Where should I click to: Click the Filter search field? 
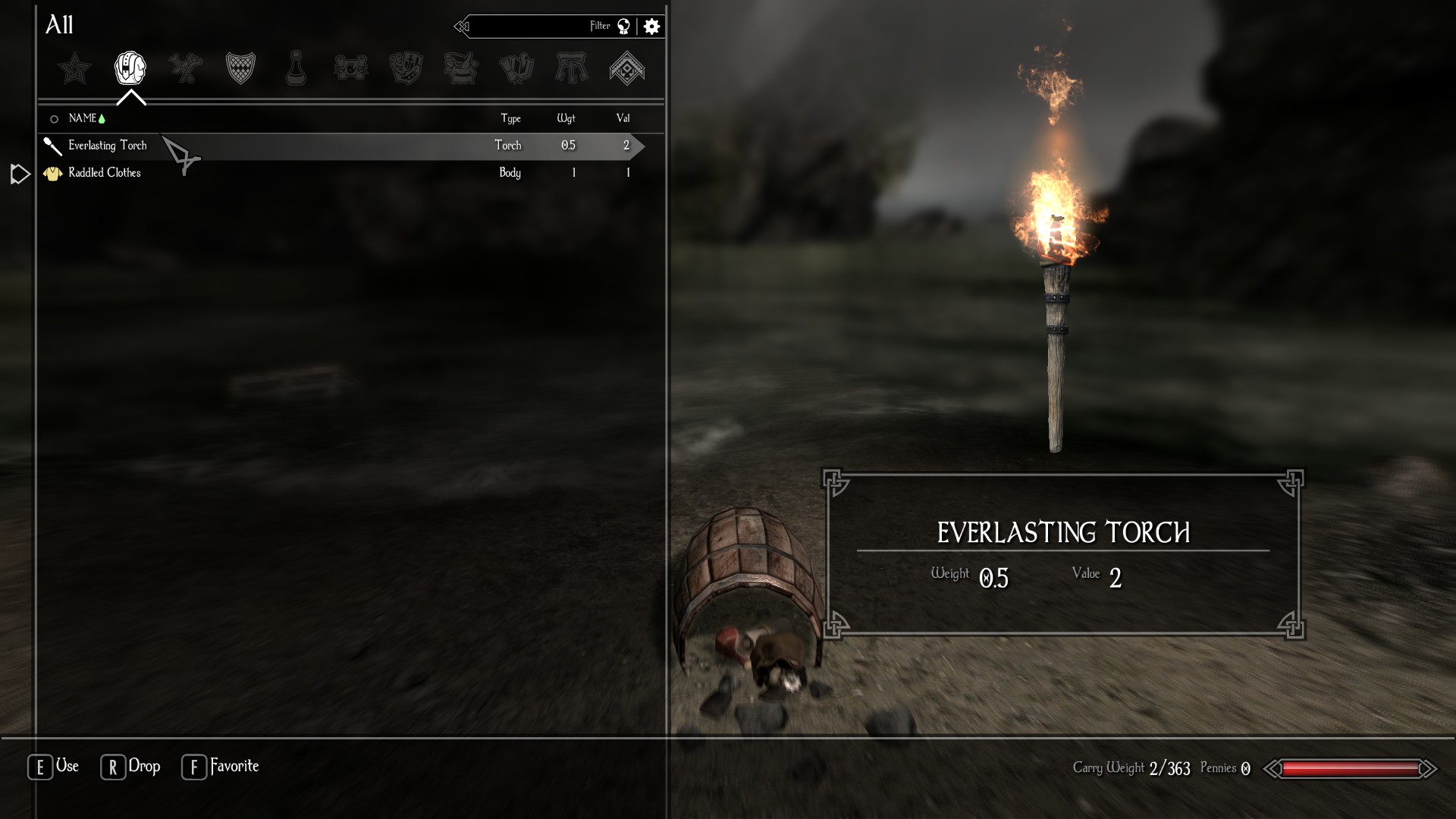[x=538, y=27]
